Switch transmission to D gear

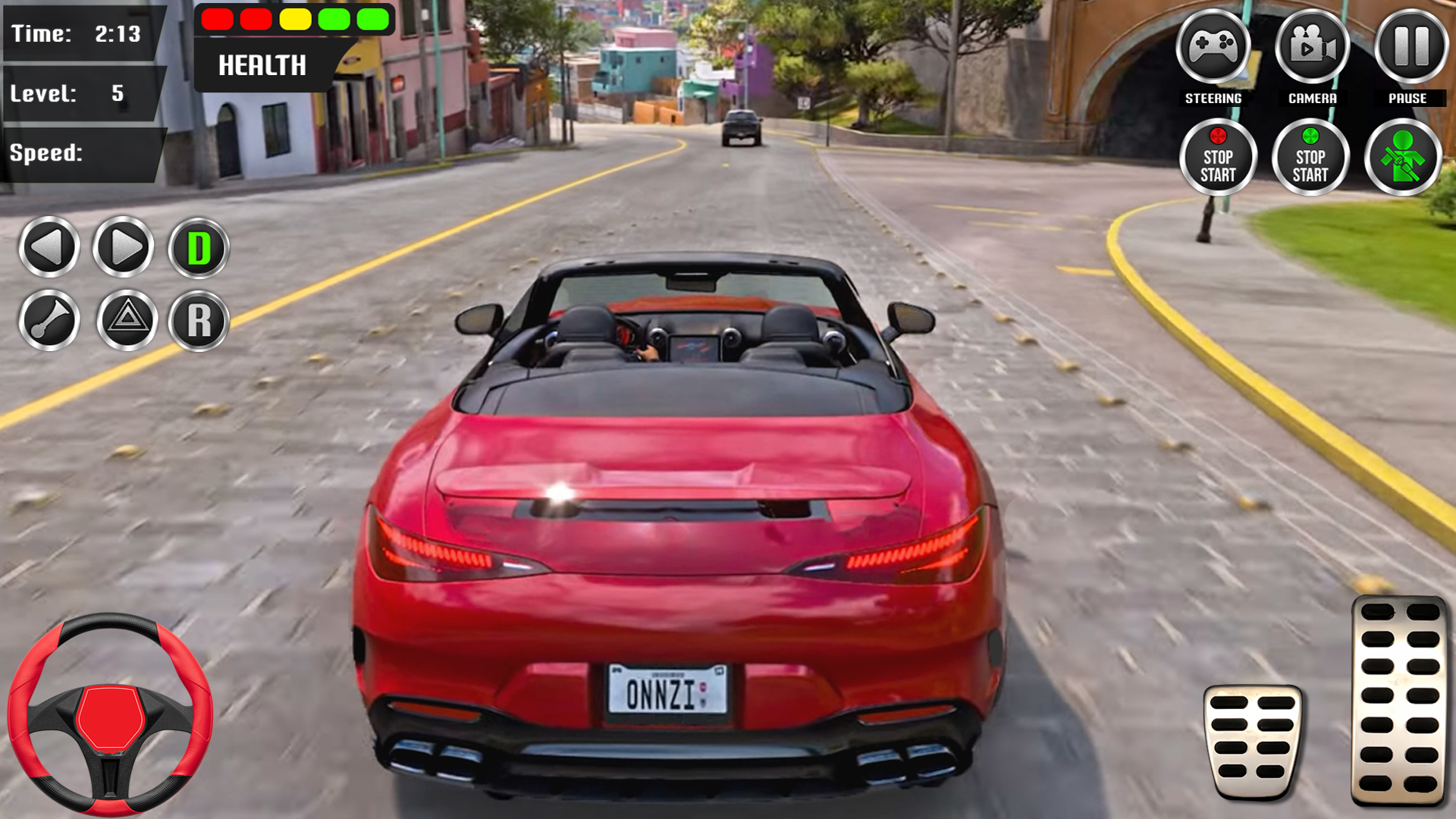tap(197, 246)
